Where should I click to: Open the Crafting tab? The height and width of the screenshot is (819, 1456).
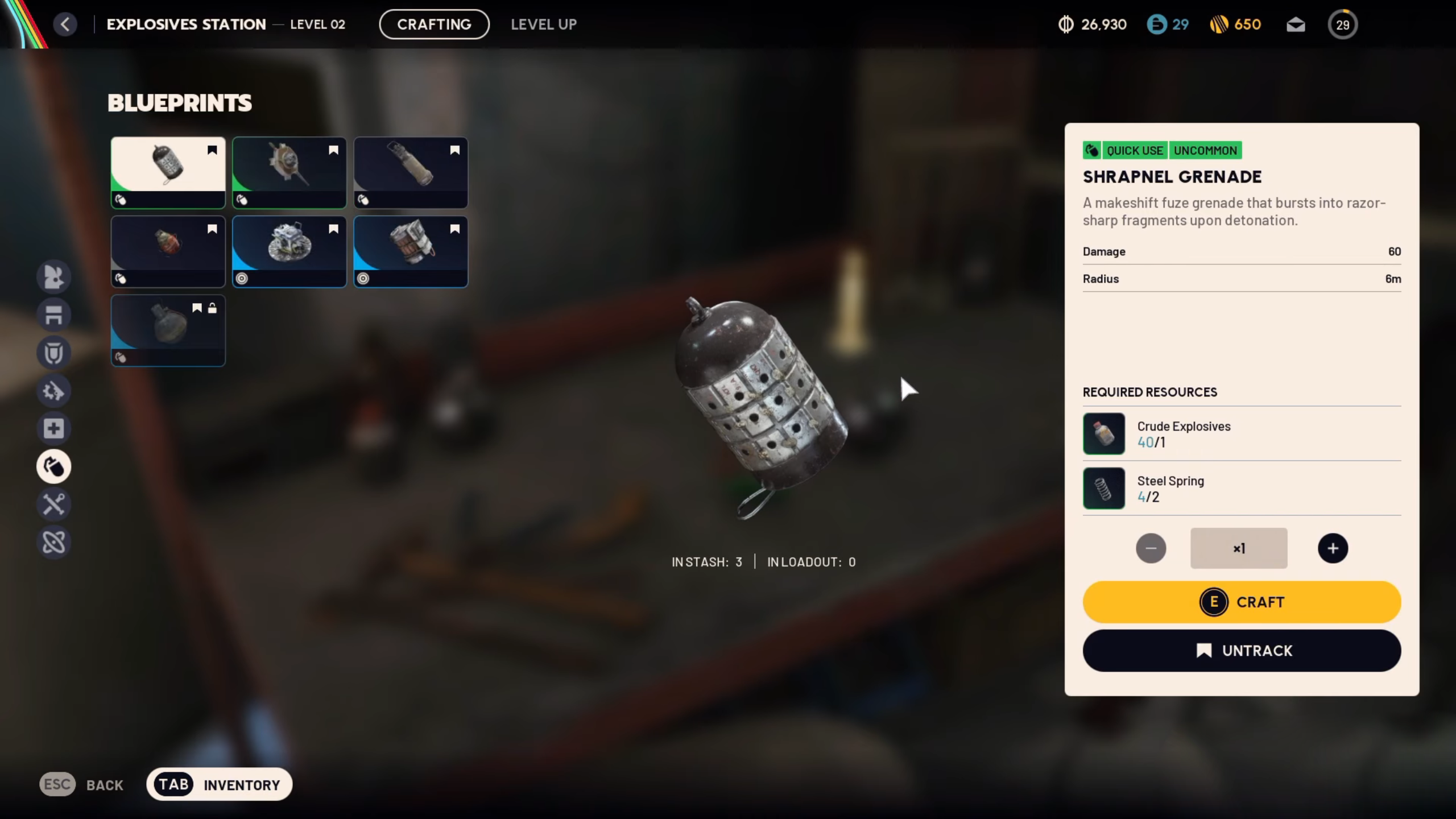(434, 24)
